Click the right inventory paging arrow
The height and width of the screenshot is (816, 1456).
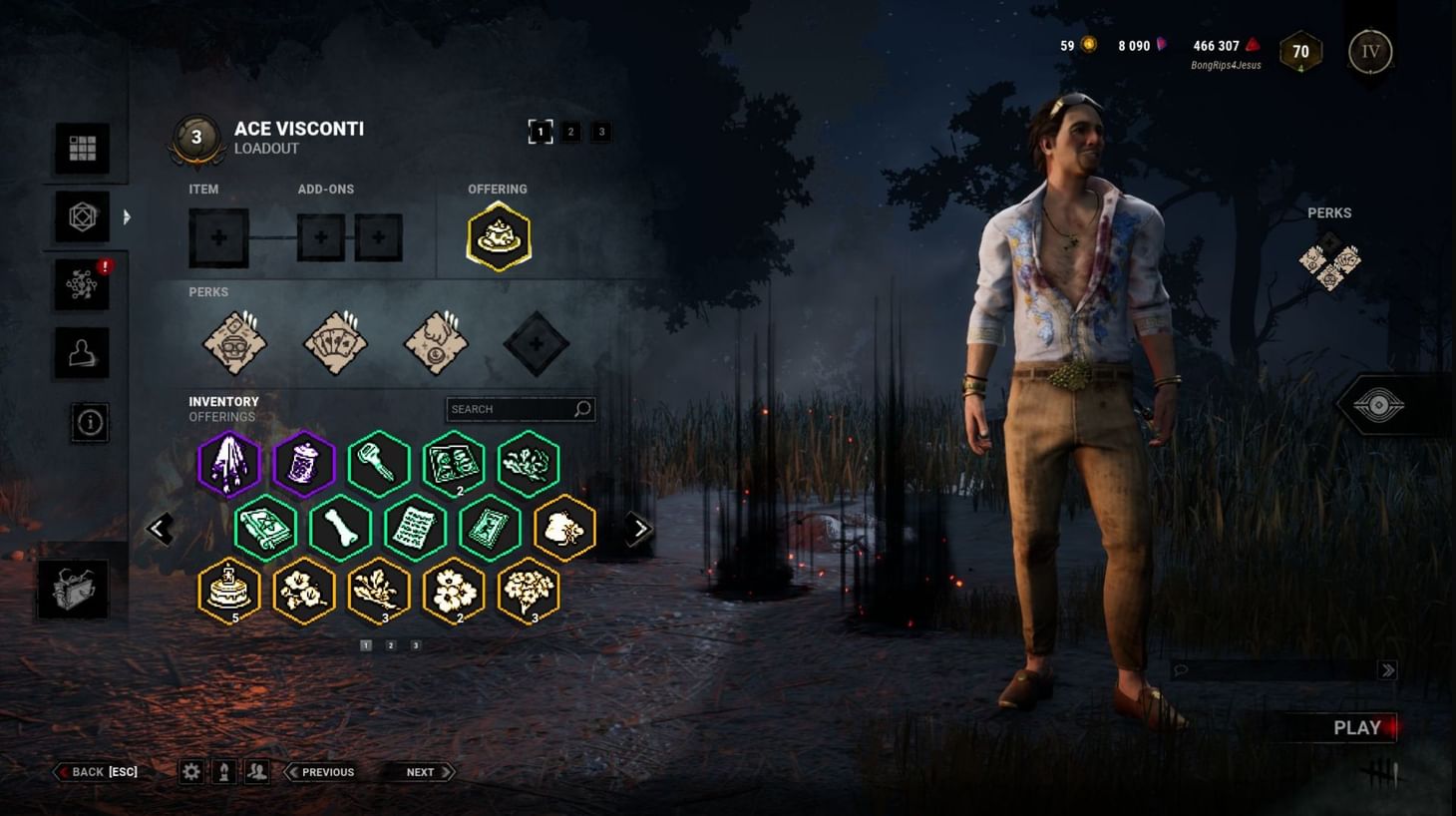639,528
